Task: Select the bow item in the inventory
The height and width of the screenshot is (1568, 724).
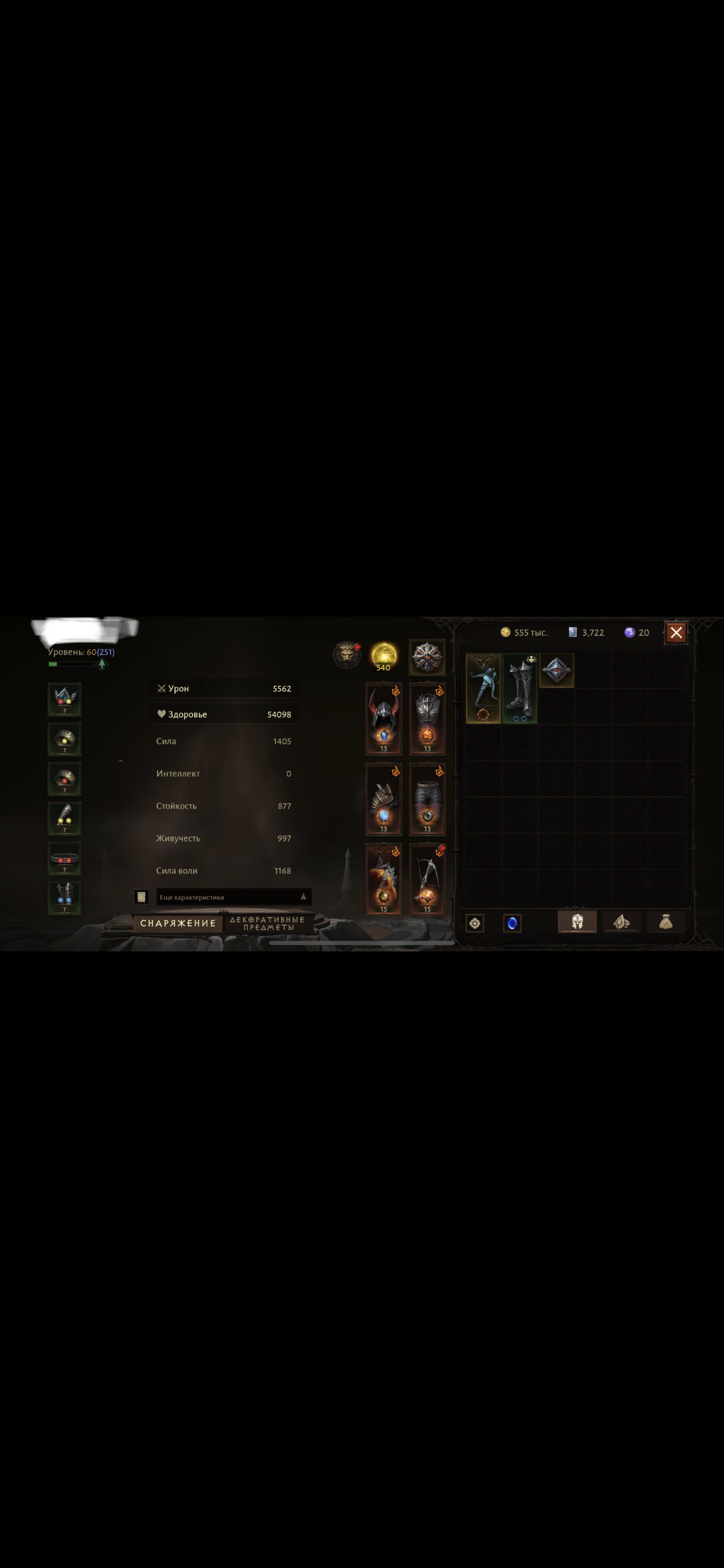Action: pos(483,688)
